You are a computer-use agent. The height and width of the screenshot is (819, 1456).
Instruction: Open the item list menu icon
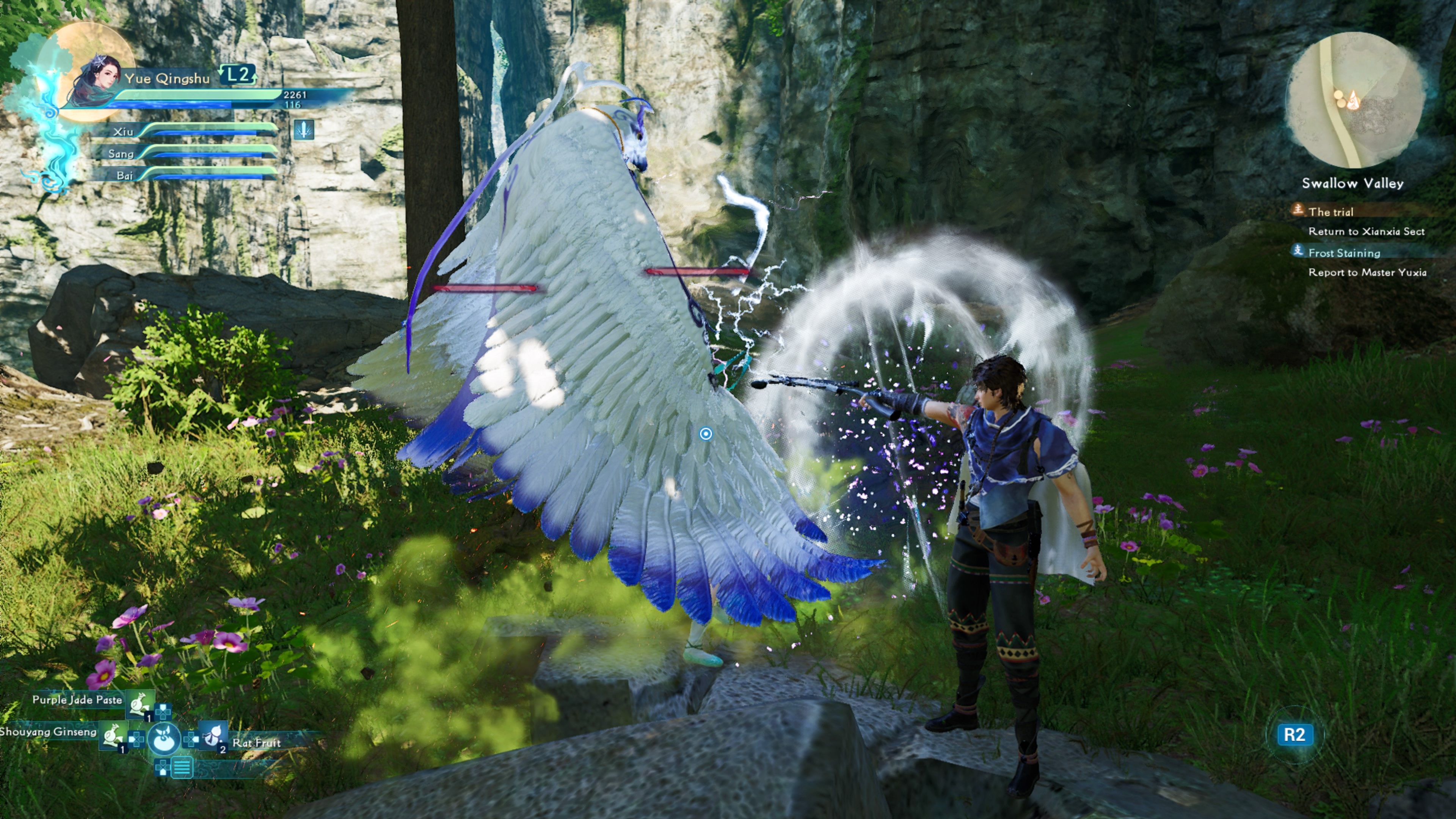point(182,769)
